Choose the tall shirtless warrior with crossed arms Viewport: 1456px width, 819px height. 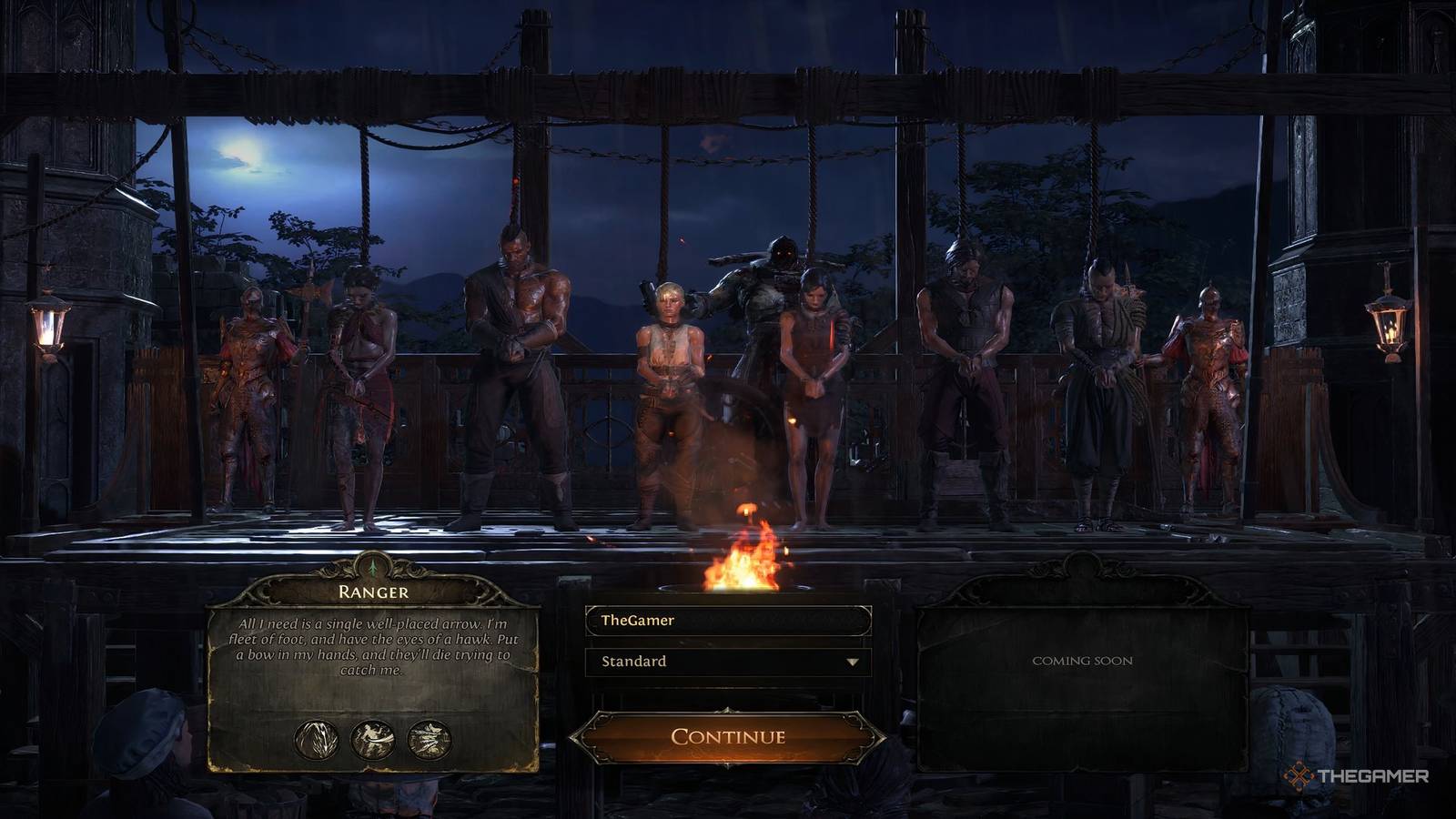tap(516, 373)
